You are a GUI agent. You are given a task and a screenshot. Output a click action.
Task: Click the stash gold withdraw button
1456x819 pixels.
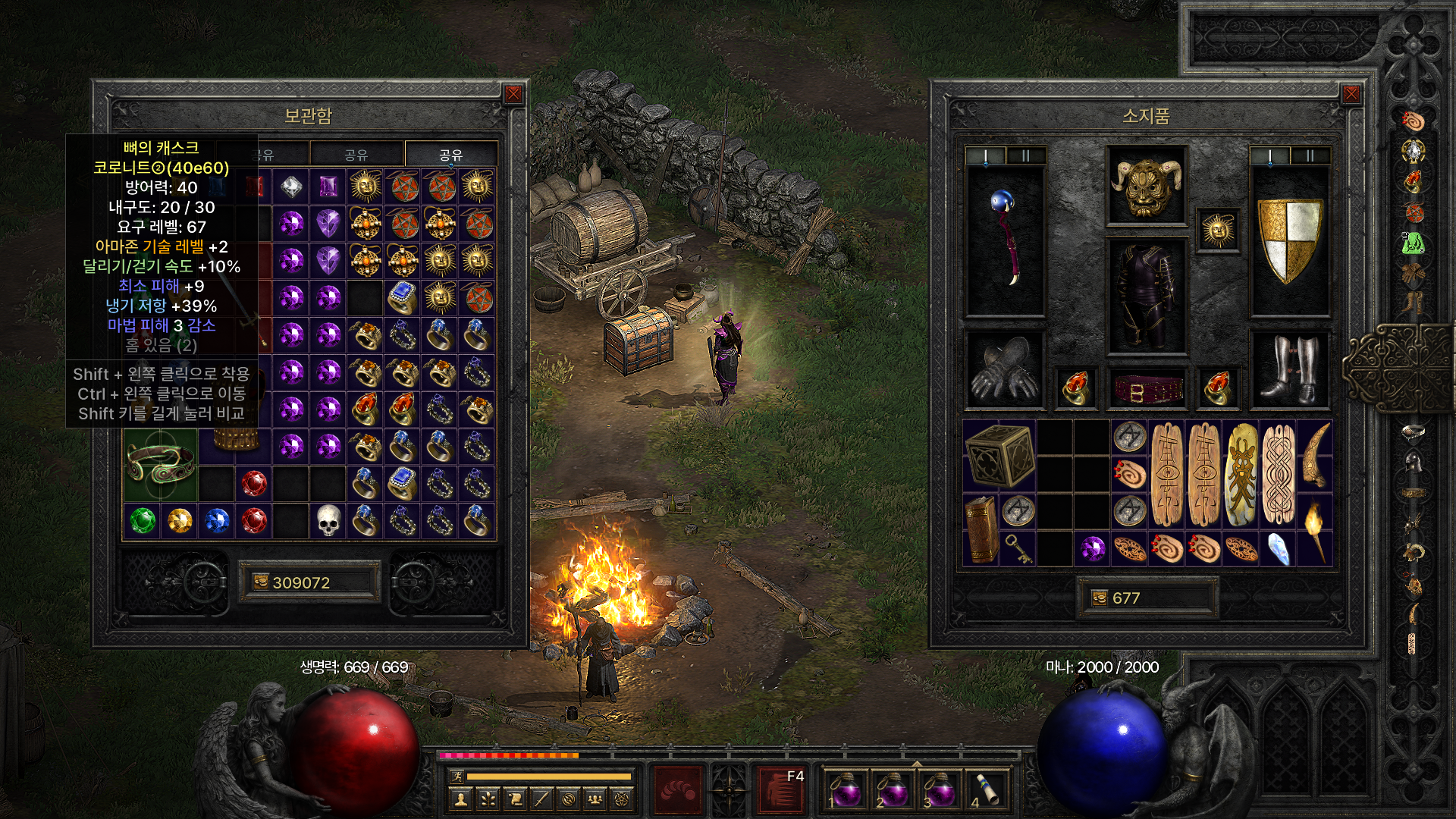tap(261, 582)
